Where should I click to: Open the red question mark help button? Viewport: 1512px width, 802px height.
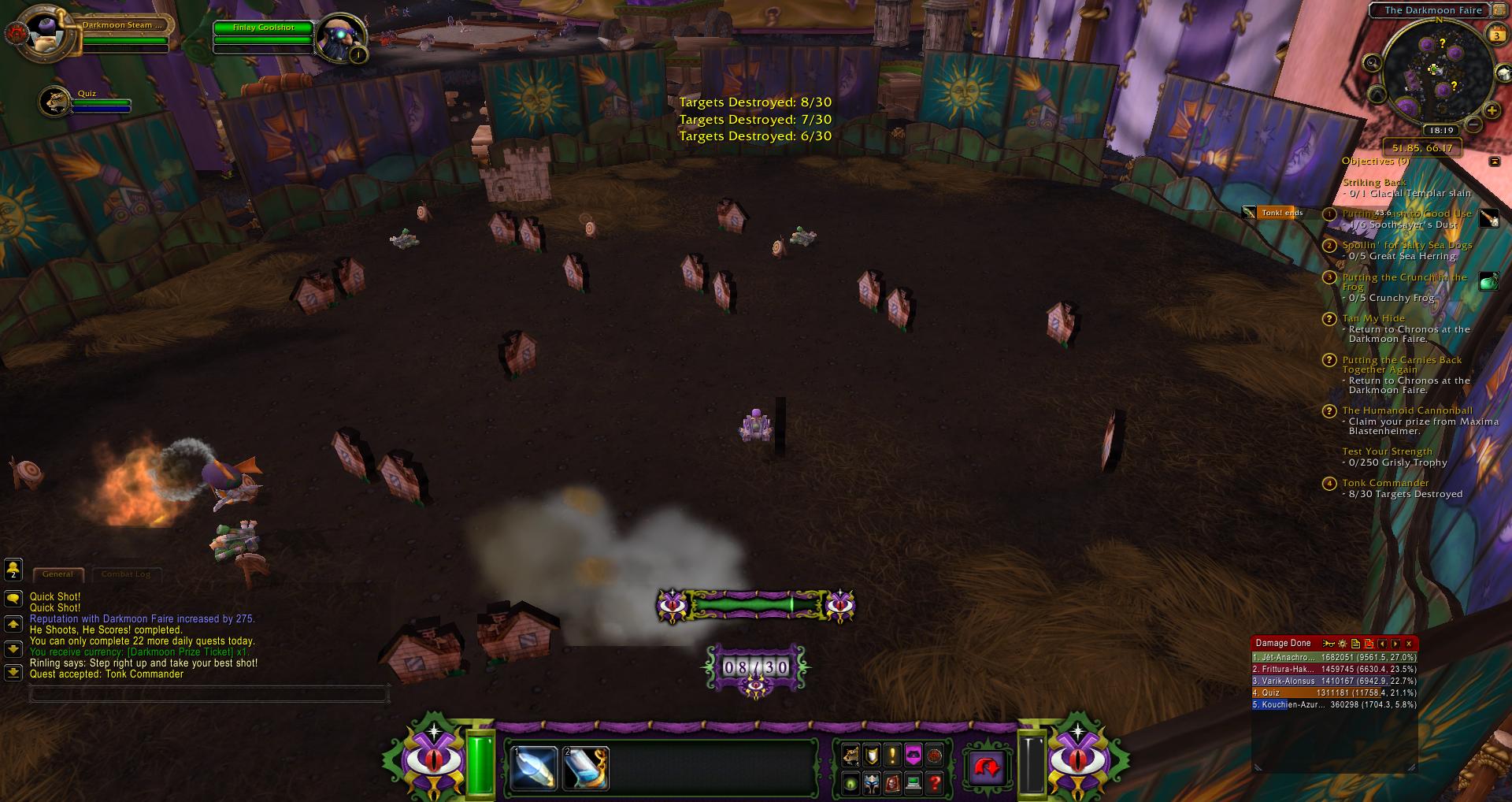tap(934, 783)
